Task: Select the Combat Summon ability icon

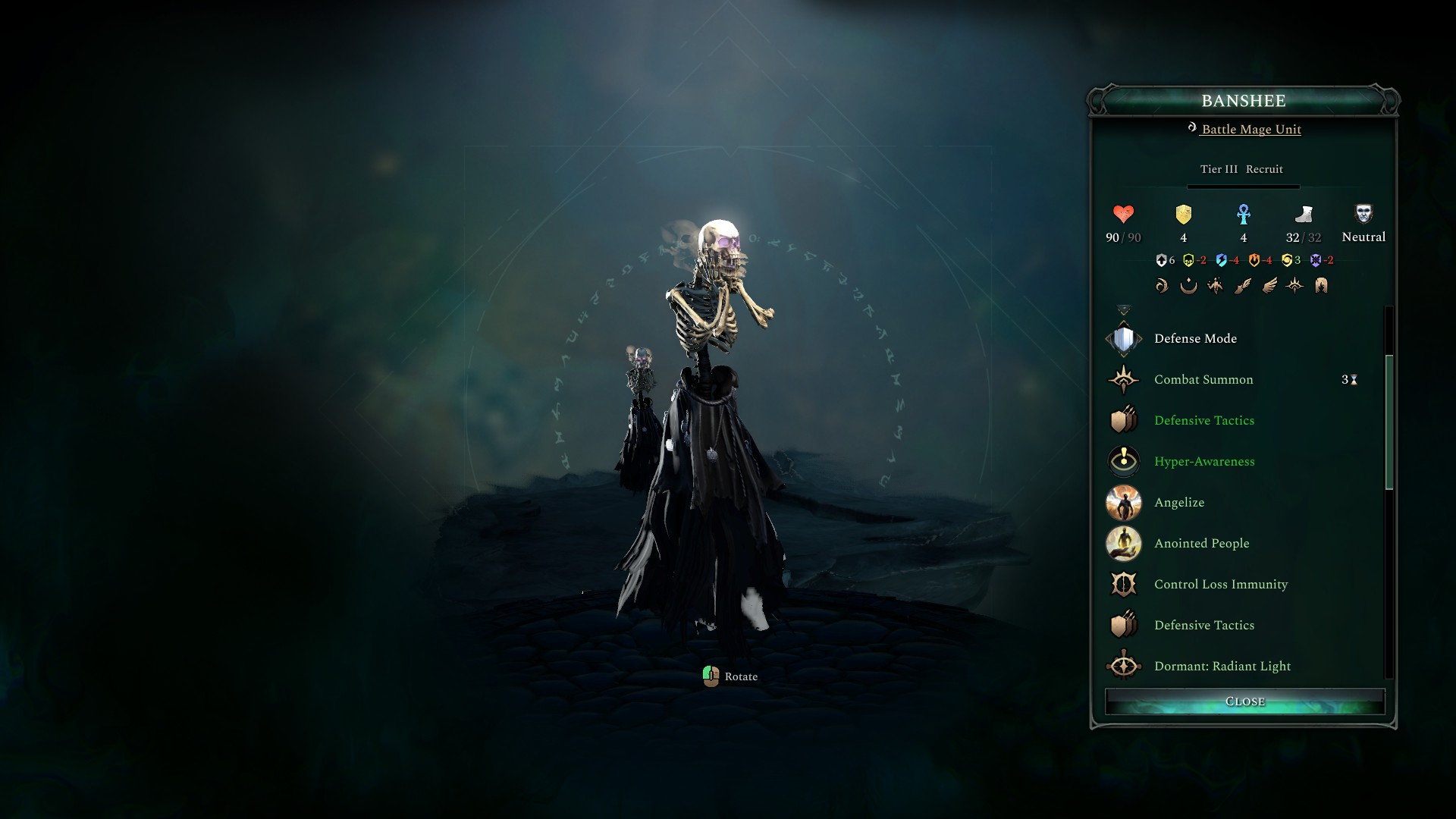Action: (1123, 379)
